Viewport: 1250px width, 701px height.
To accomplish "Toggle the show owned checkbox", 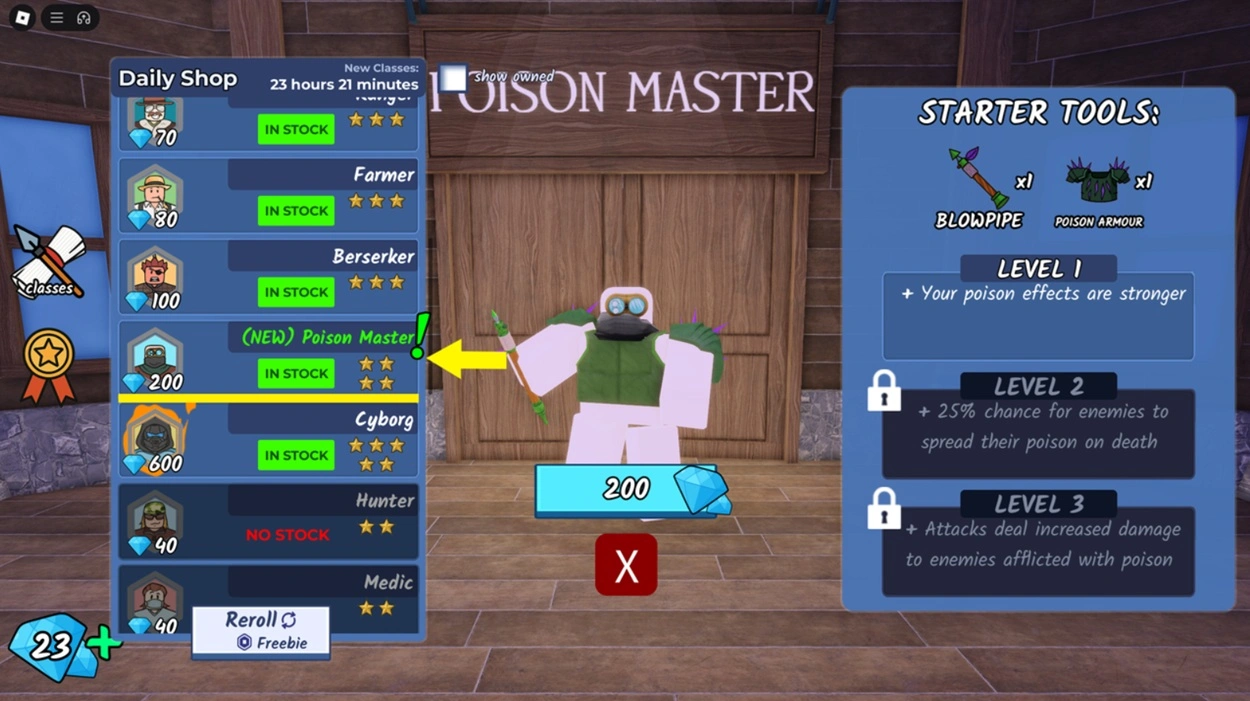I will click(455, 78).
